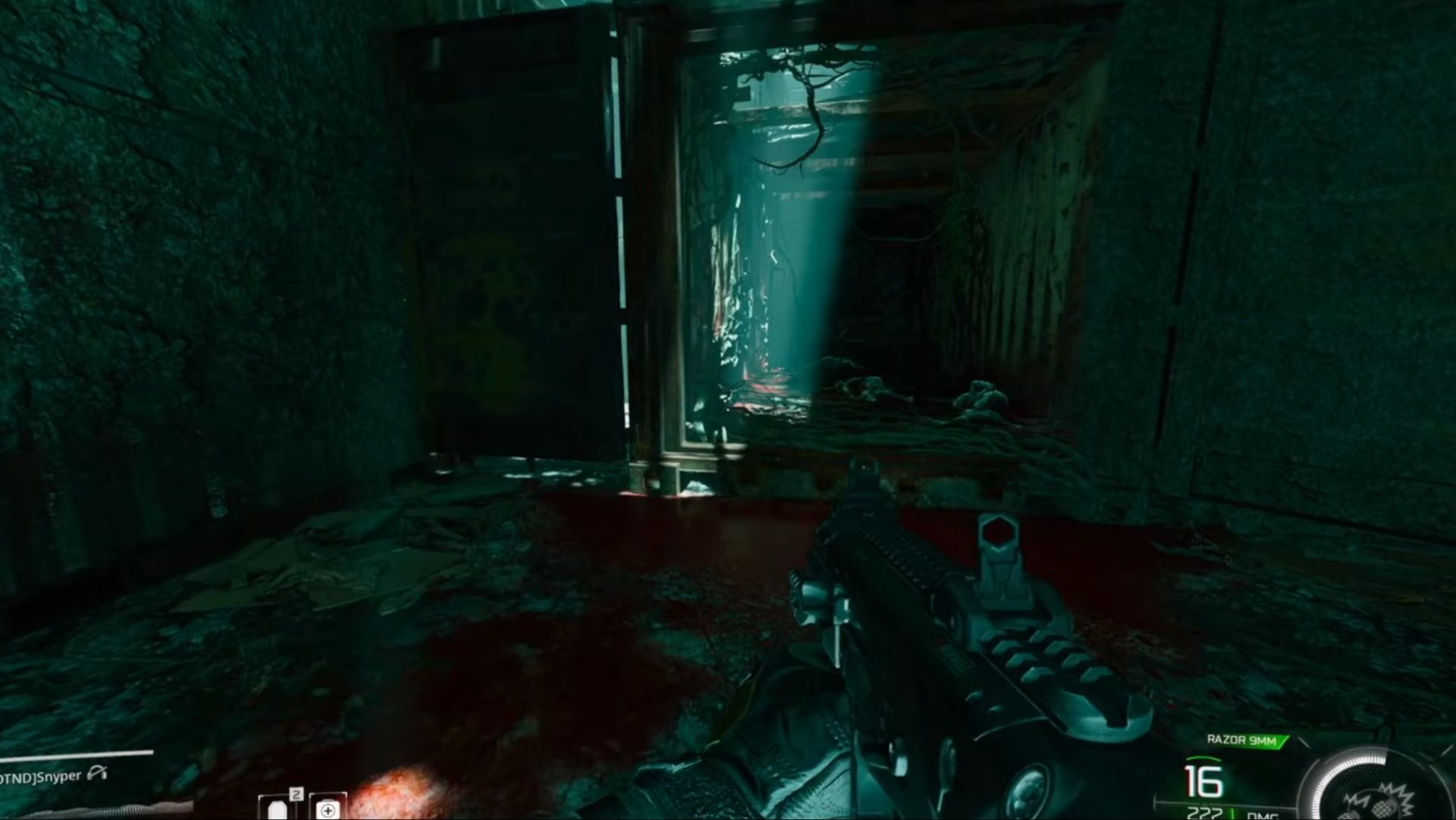
Task: Click the [DTND]Snyper nameplate entry
Action: point(42,775)
